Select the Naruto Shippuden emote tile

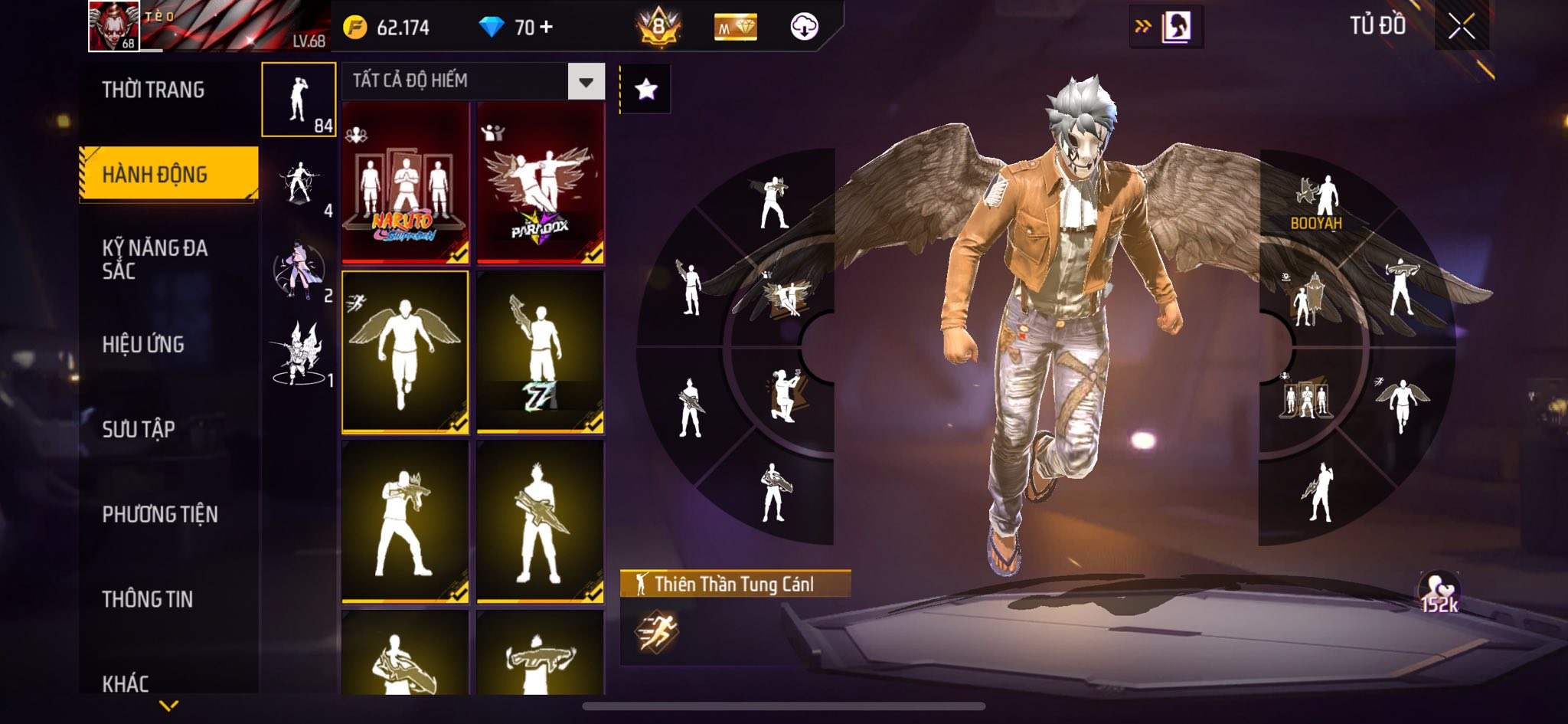(405, 184)
